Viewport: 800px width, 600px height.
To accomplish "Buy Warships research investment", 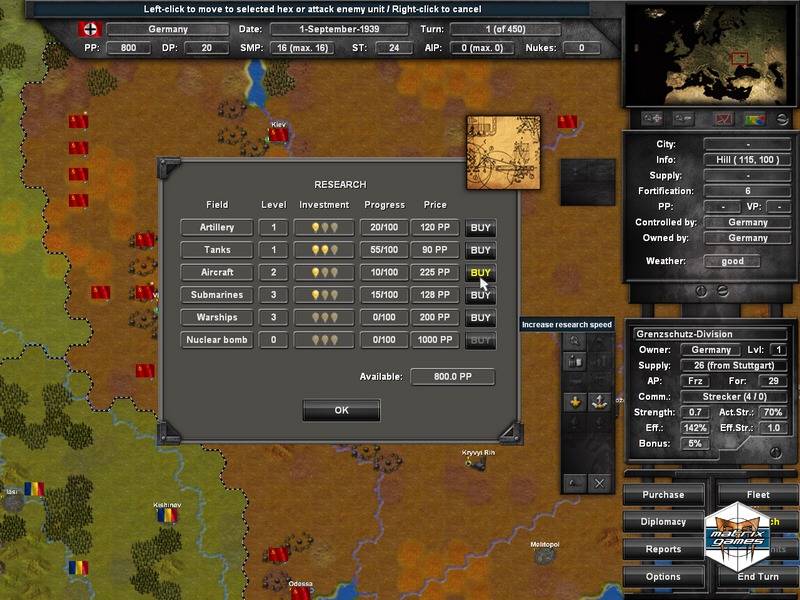I will point(480,318).
